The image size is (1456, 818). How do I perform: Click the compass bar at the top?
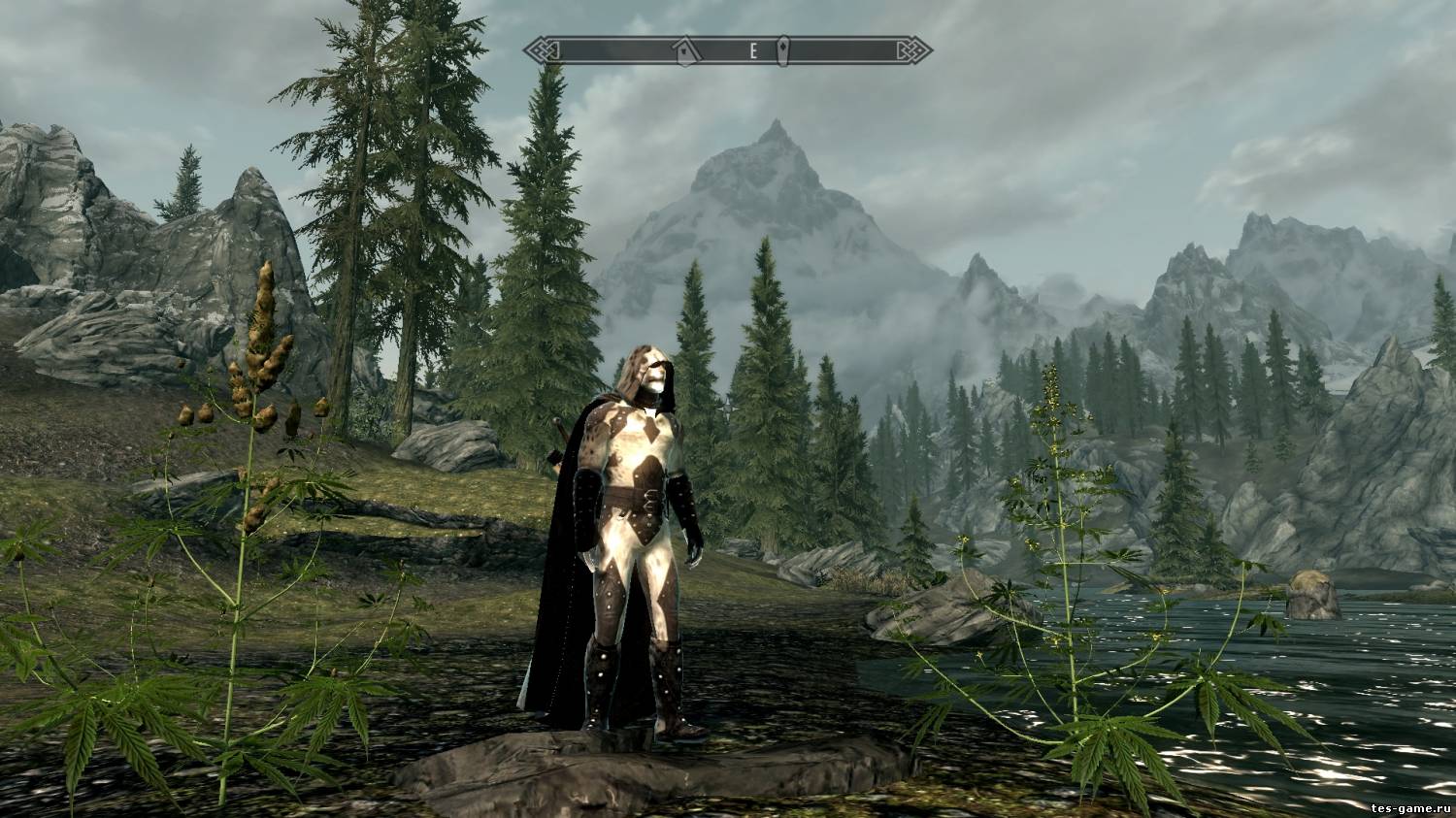(728, 50)
